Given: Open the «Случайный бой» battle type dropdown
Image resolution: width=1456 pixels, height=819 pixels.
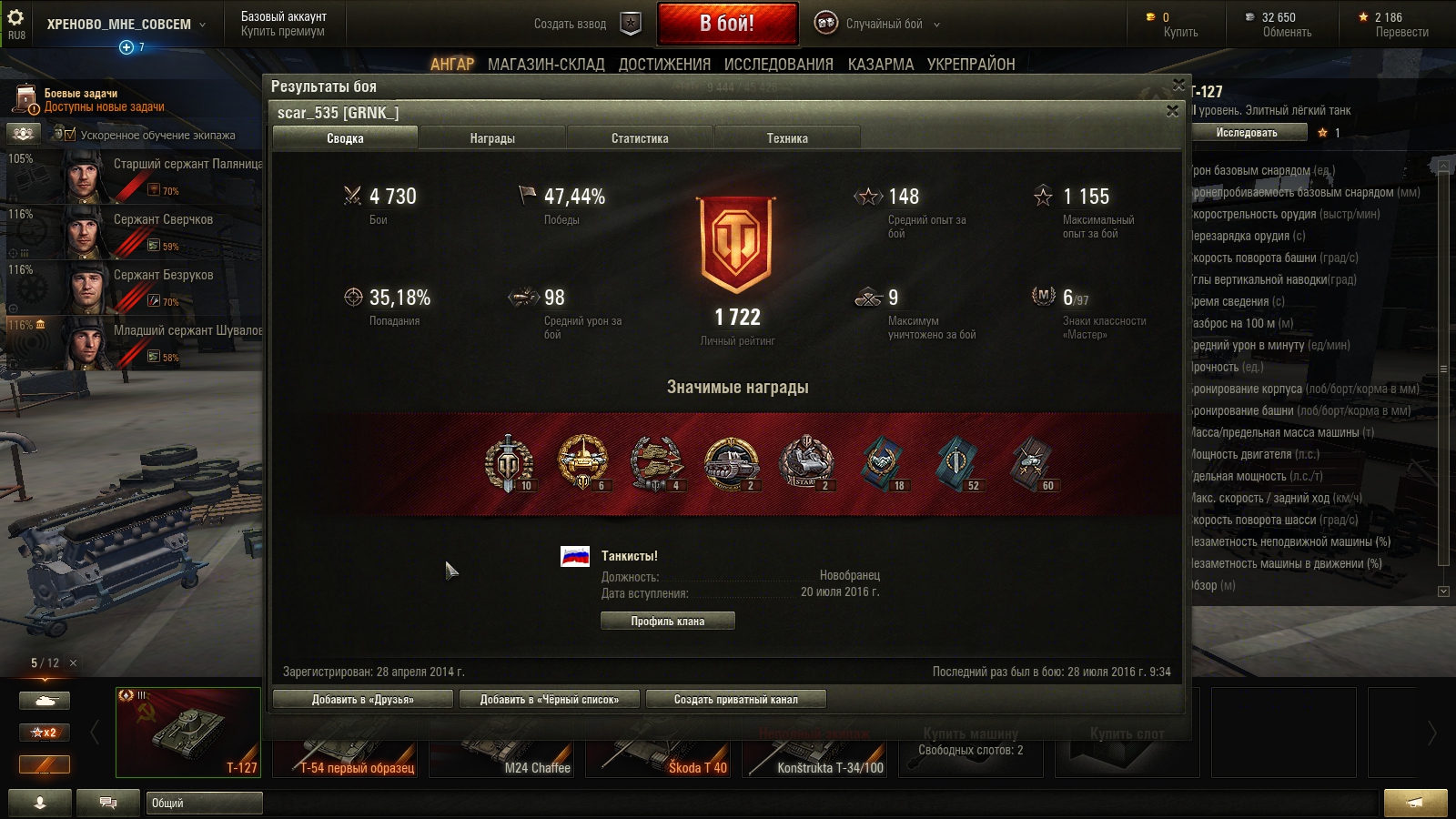Looking at the screenshot, I should (891, 25).
